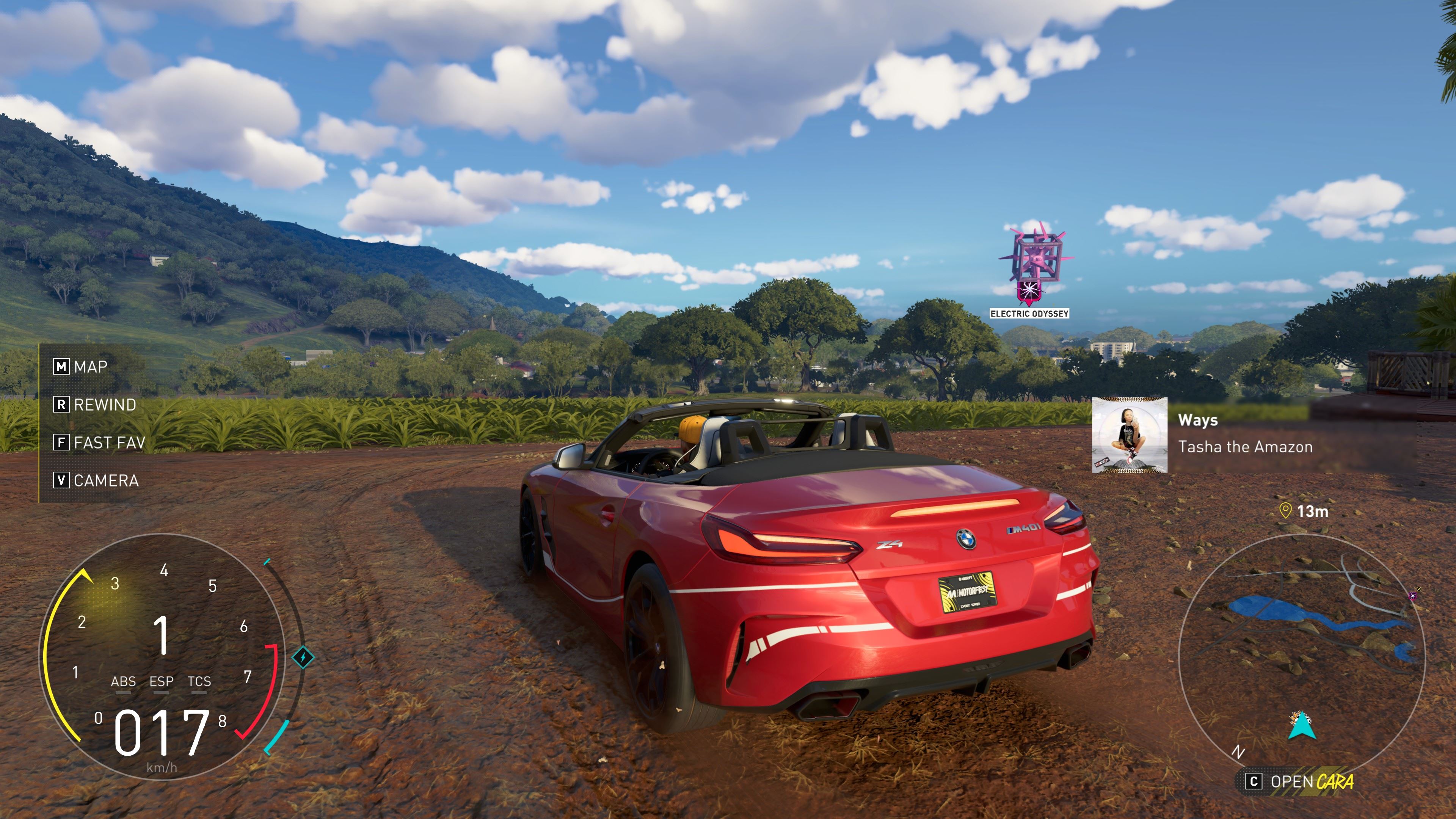Screen dimensions: 1456x819
Task: Select the Rewind option
Action: (95, 405)
